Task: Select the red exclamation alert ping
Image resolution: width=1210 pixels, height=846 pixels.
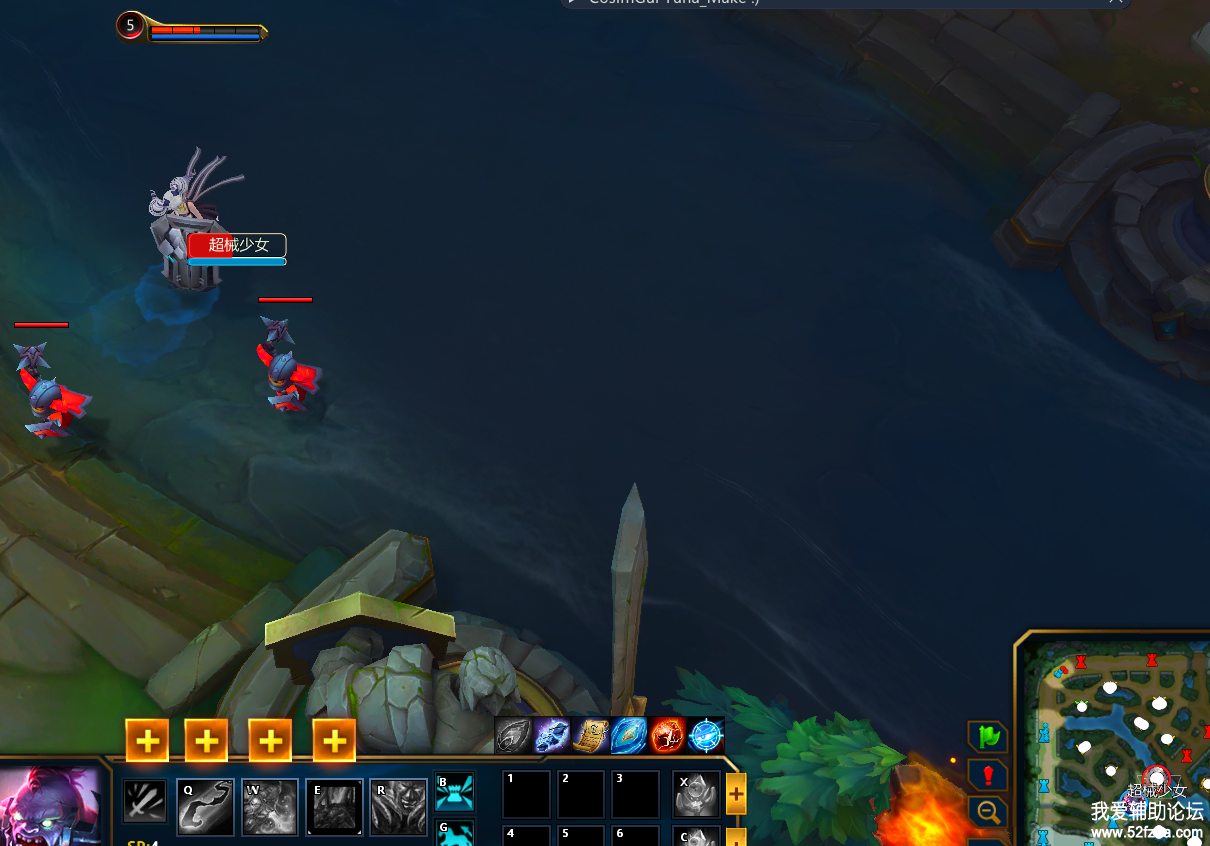Action: click(988, 775)
